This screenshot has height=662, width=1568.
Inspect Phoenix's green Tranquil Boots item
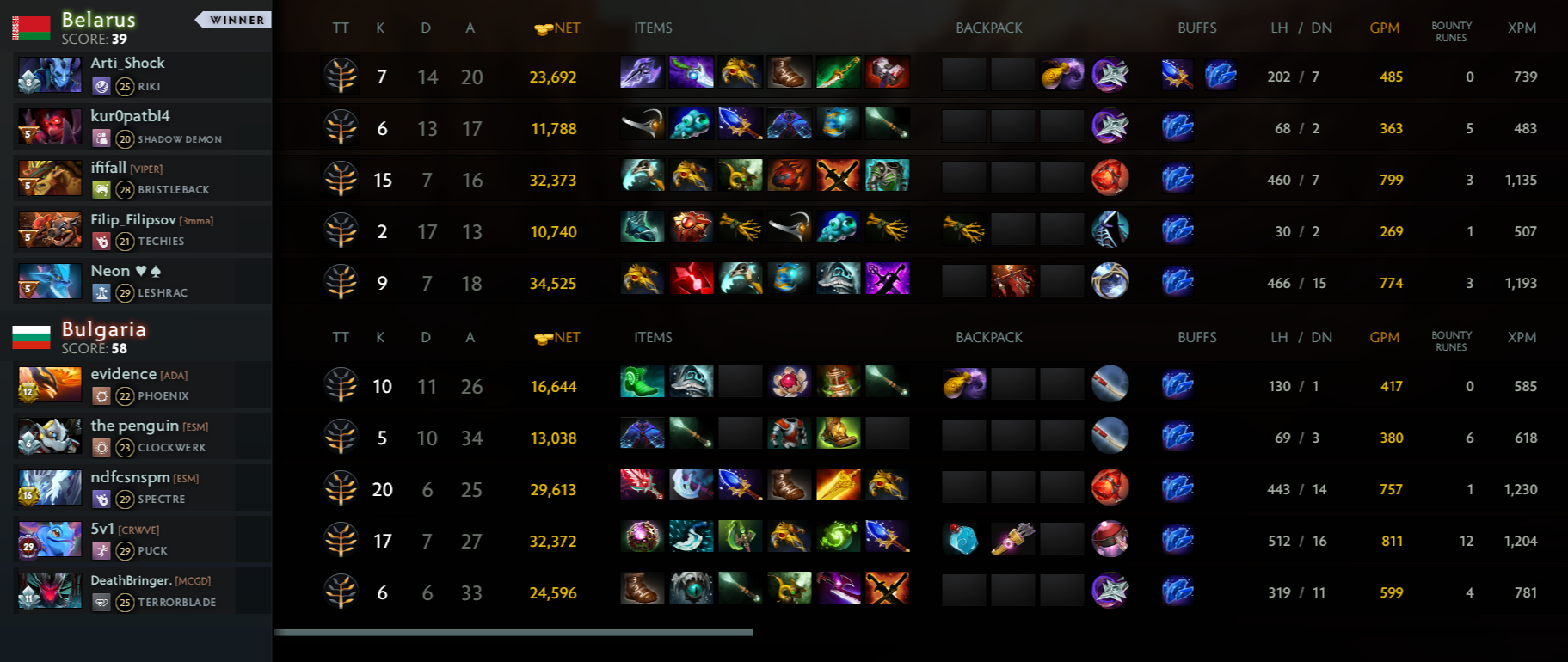642,382
